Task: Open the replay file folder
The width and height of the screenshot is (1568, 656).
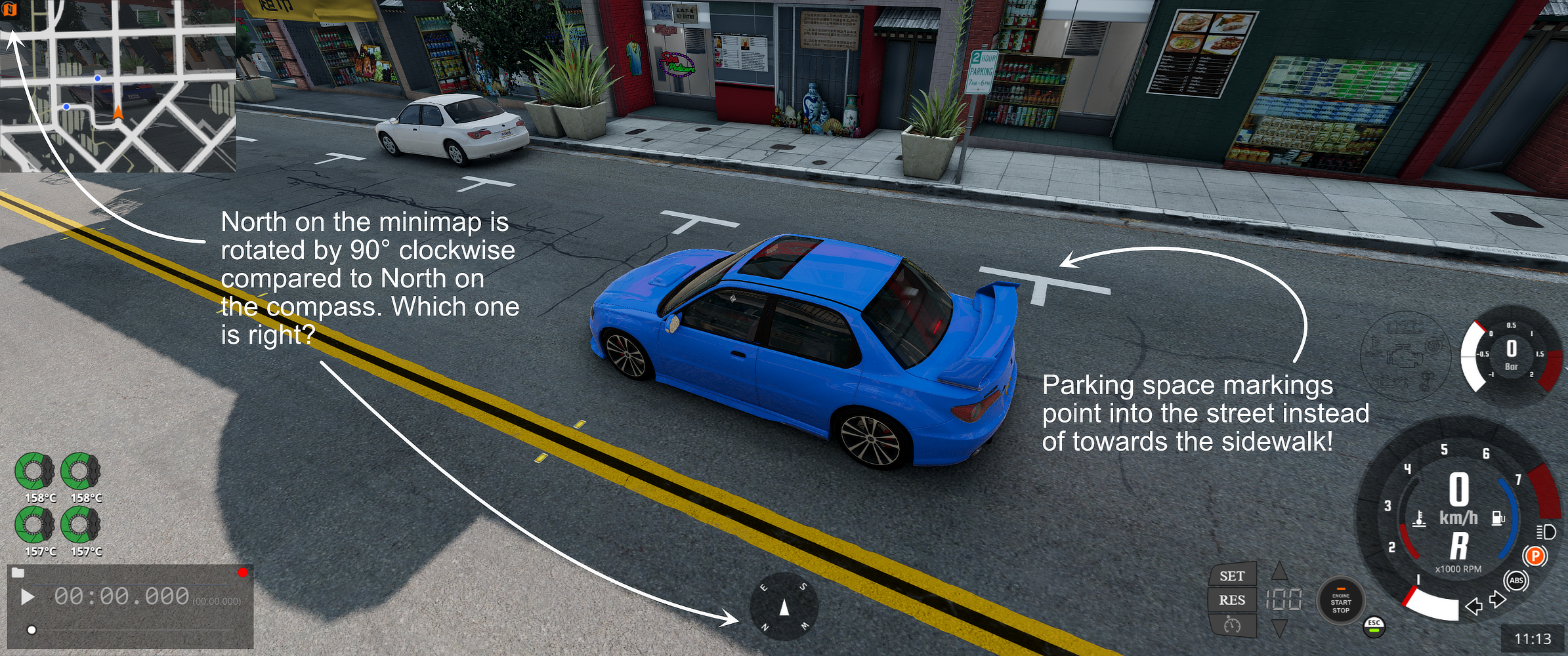Action: (x=18, y=573)
